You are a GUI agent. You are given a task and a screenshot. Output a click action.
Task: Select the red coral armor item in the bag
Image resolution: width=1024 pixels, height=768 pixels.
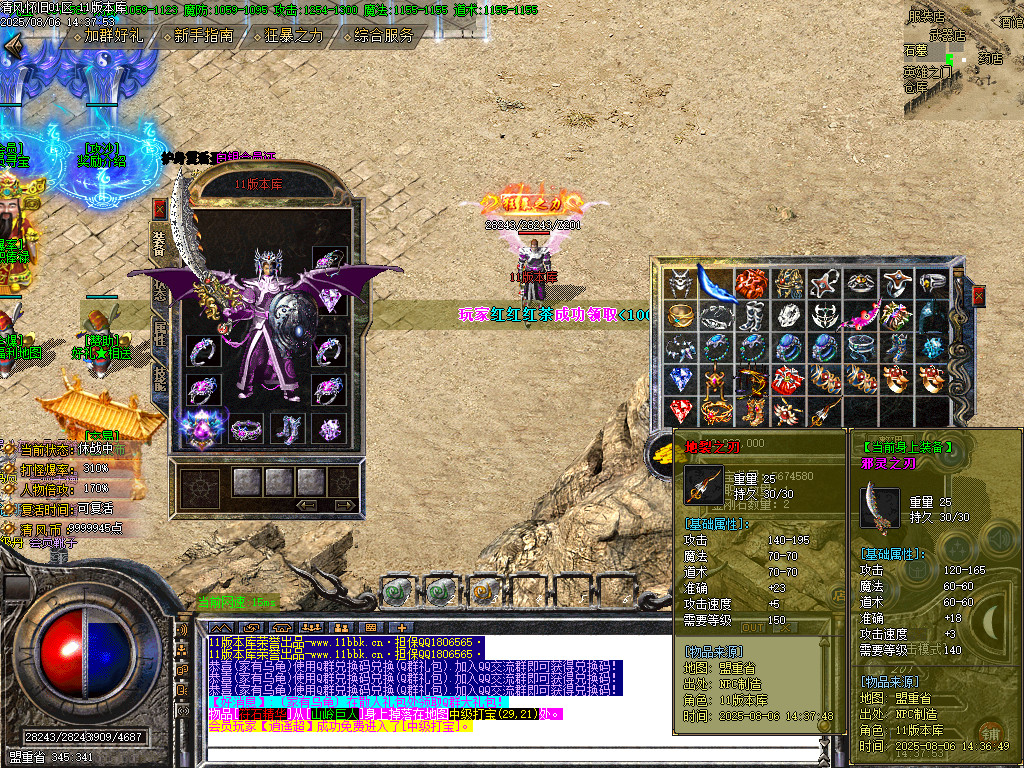752,283
